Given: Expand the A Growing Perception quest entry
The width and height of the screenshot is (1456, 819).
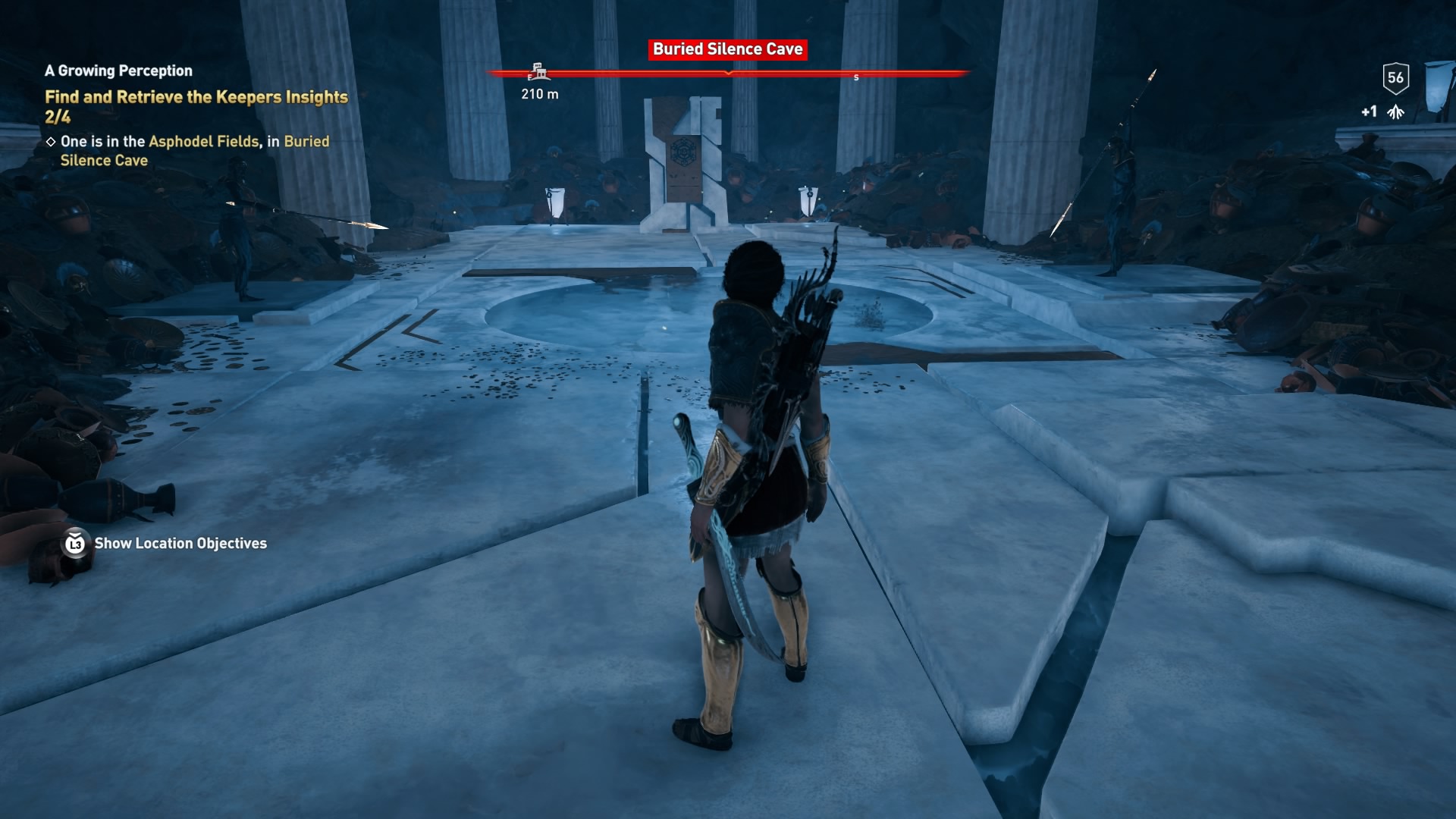Looking at the screenshot, I should click(119, 71).
